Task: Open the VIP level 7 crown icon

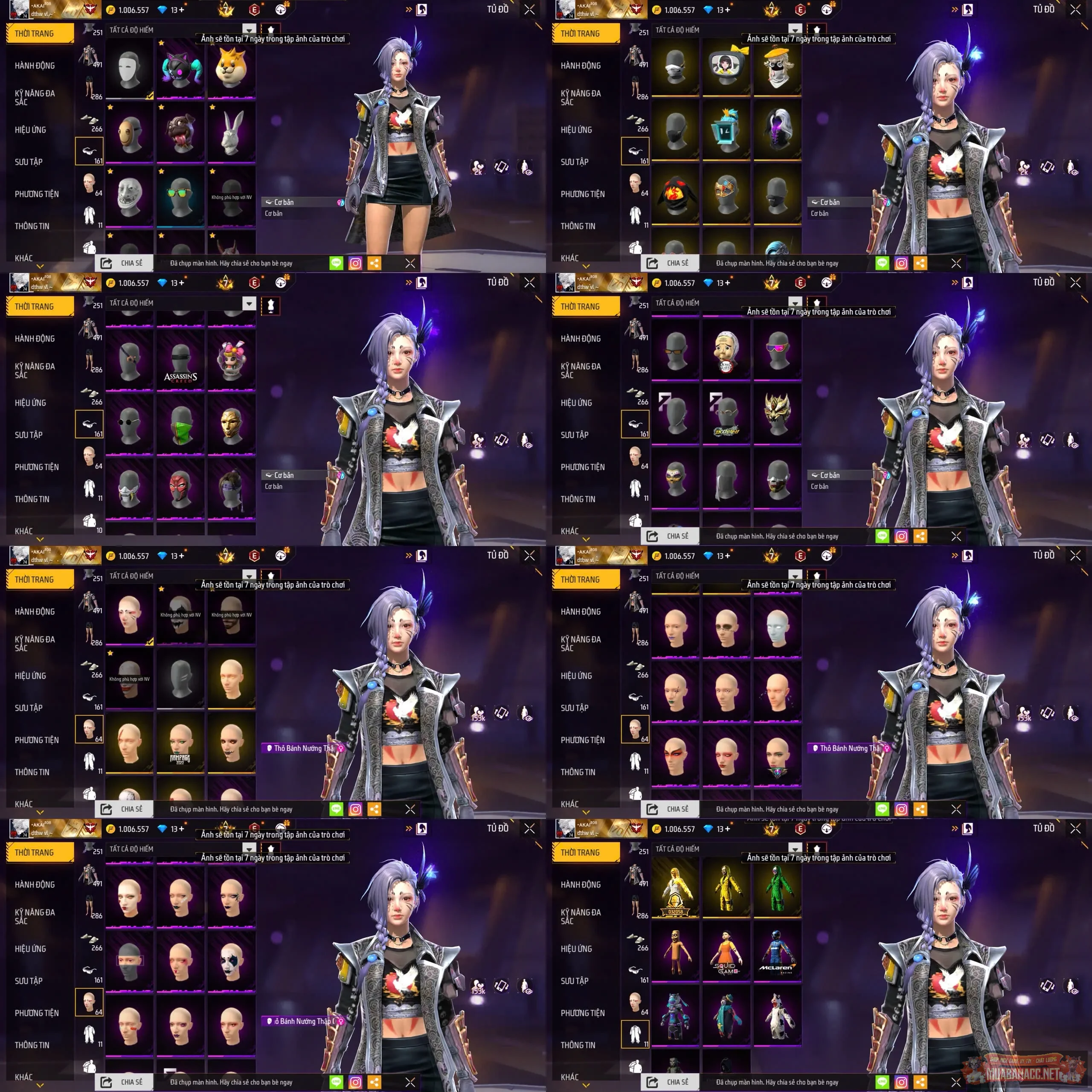Action: tap(226, 10)
